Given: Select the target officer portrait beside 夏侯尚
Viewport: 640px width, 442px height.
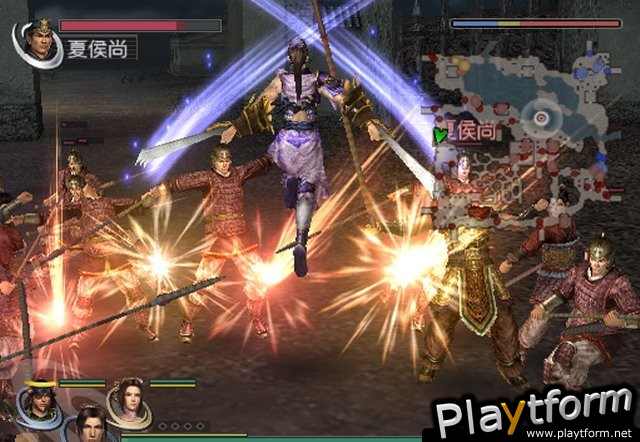Looking at the screenshot, I should pyautogui.click(x=31, y=38).
